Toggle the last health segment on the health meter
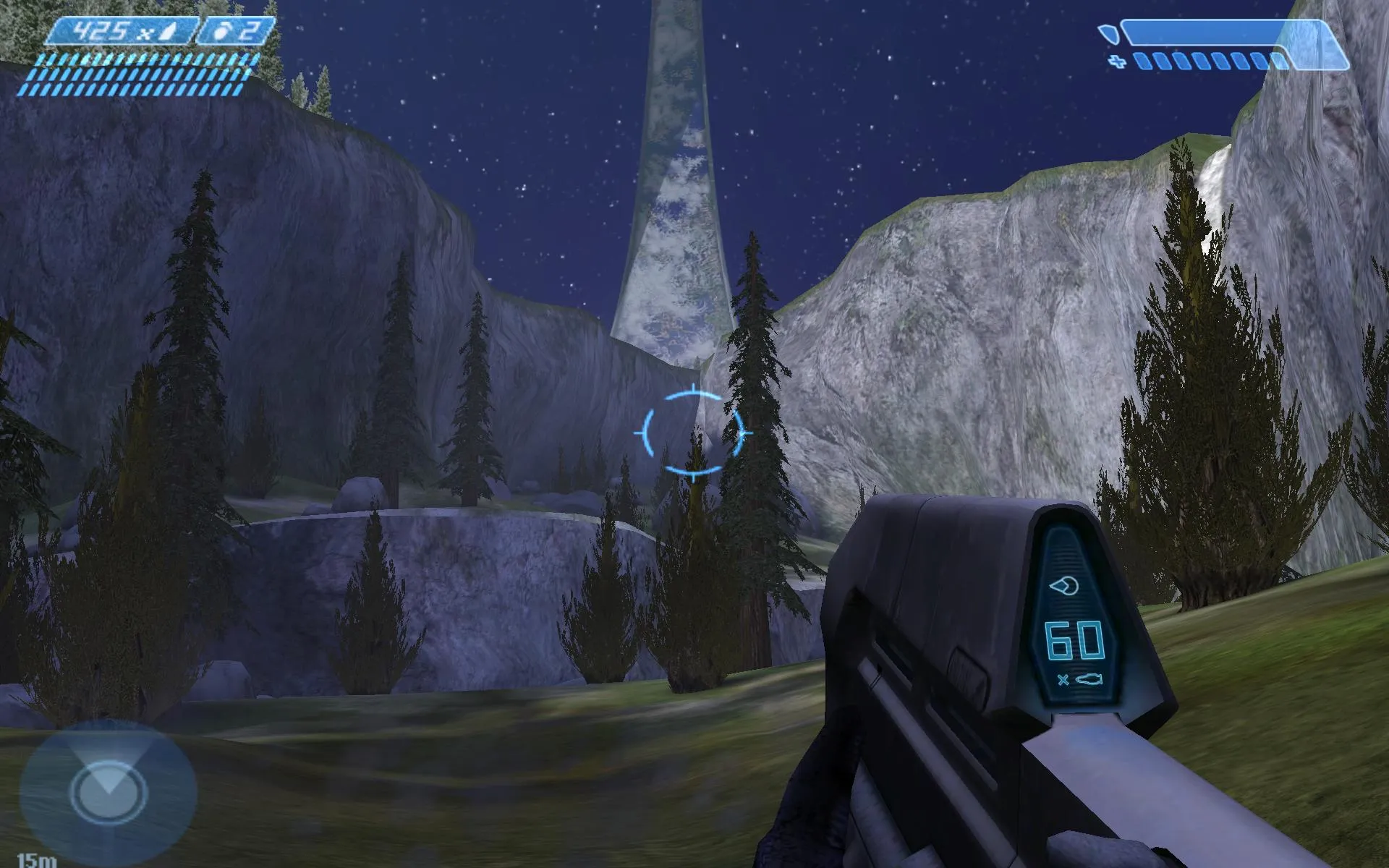 click(x=1278, y=60)
